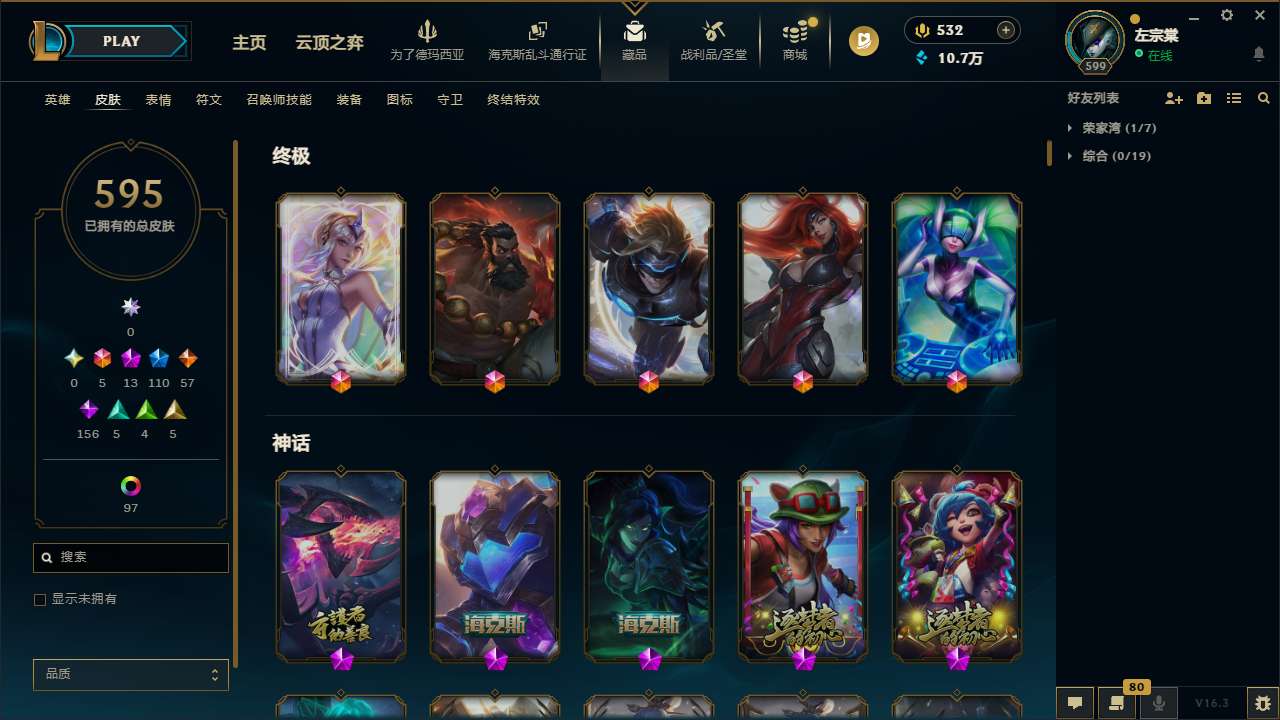Click the microphone icon in the bottom bar
This screenshot has height=720, width=1280.
coord(1156,703)
